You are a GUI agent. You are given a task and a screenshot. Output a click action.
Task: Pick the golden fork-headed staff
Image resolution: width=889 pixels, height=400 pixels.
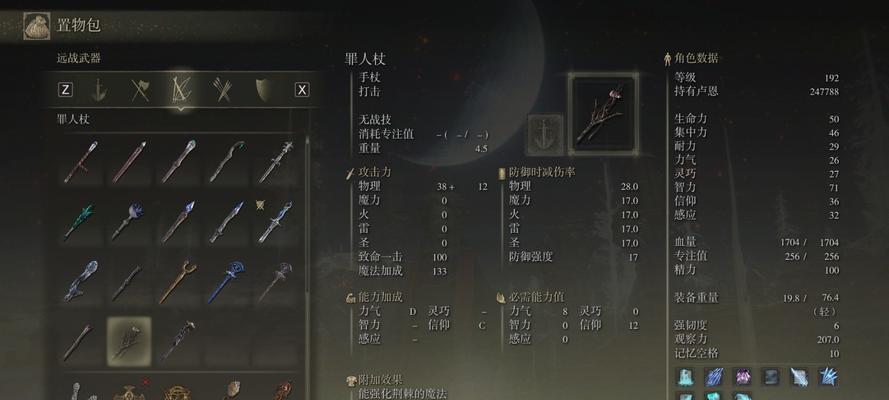(x=178, y=281)
